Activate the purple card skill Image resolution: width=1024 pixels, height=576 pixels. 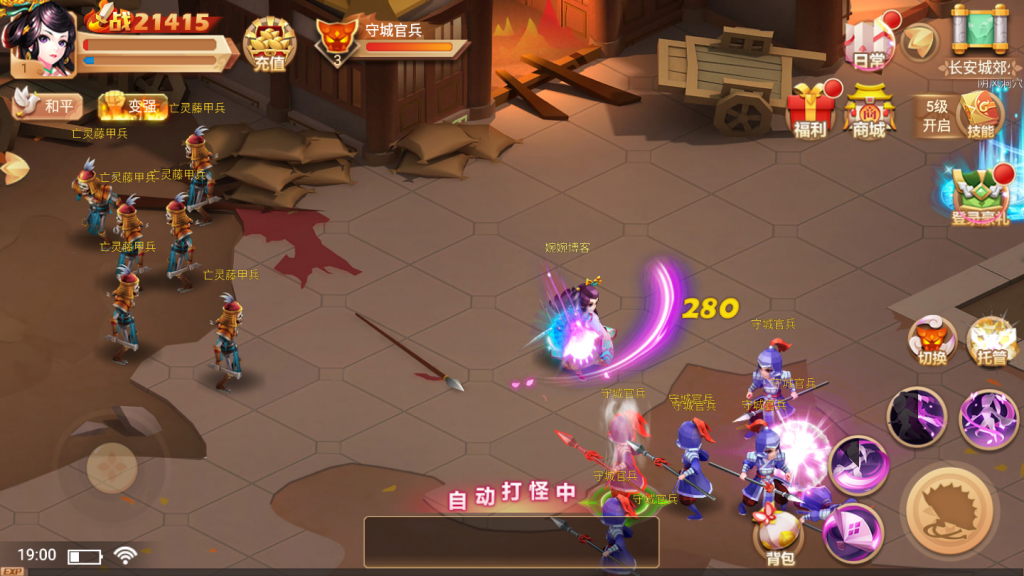[853, 532]
